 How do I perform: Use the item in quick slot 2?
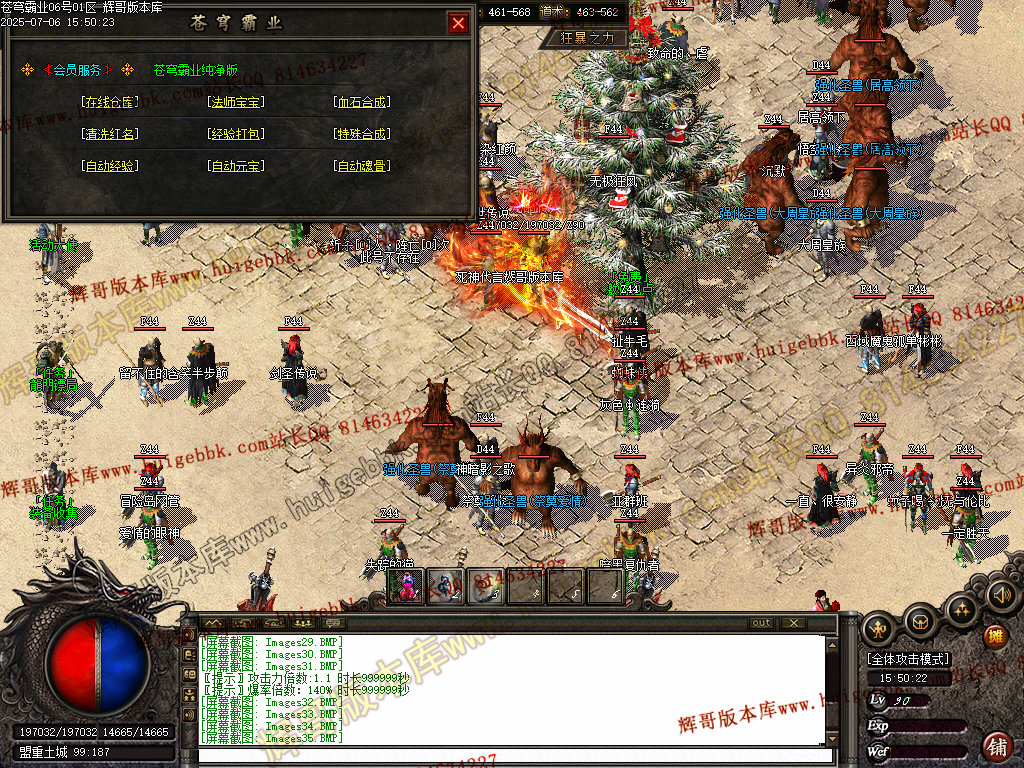point(445,586)
